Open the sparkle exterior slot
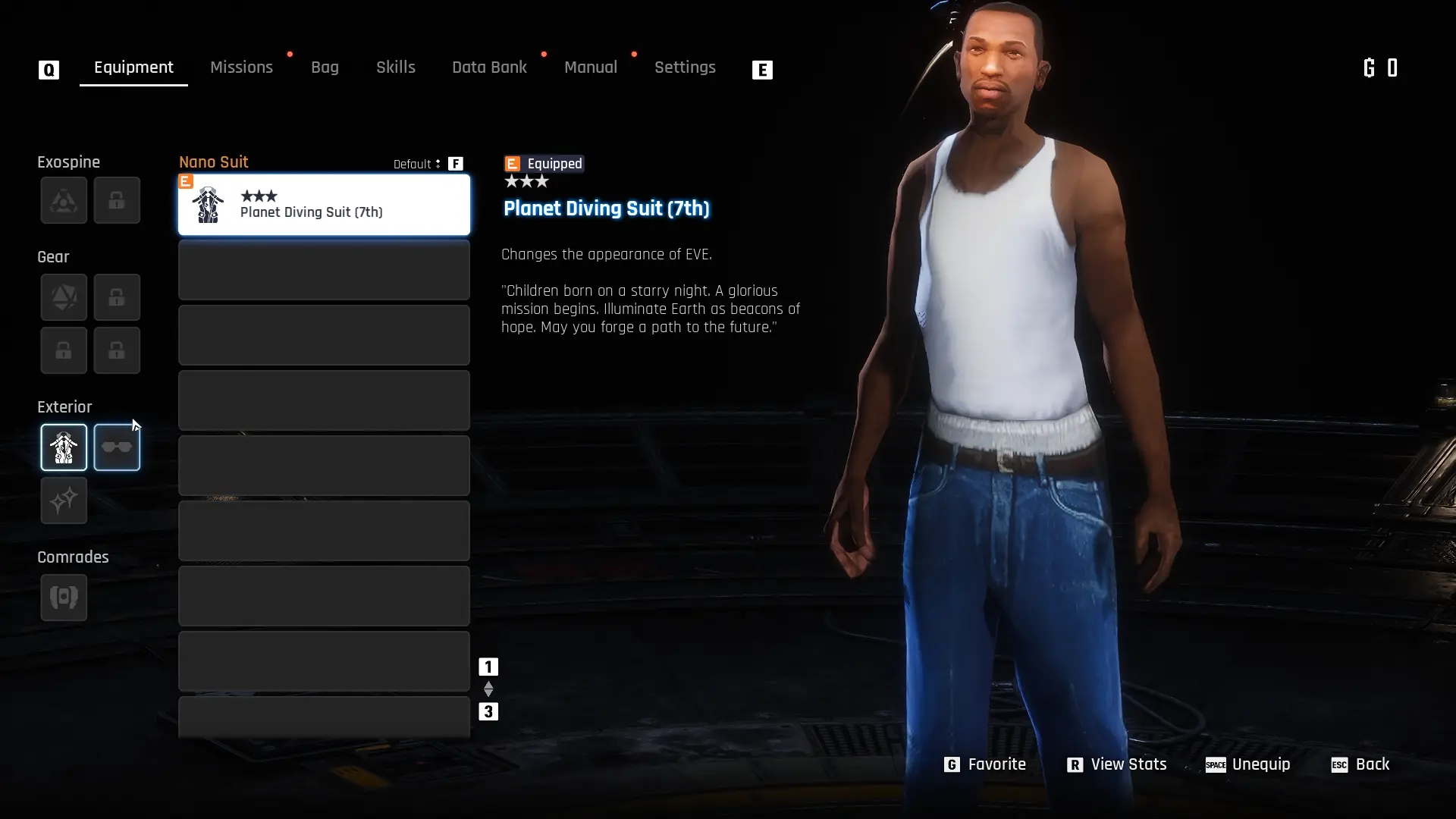This screenshot has height=819, width=1456. [x=64, y=500]
